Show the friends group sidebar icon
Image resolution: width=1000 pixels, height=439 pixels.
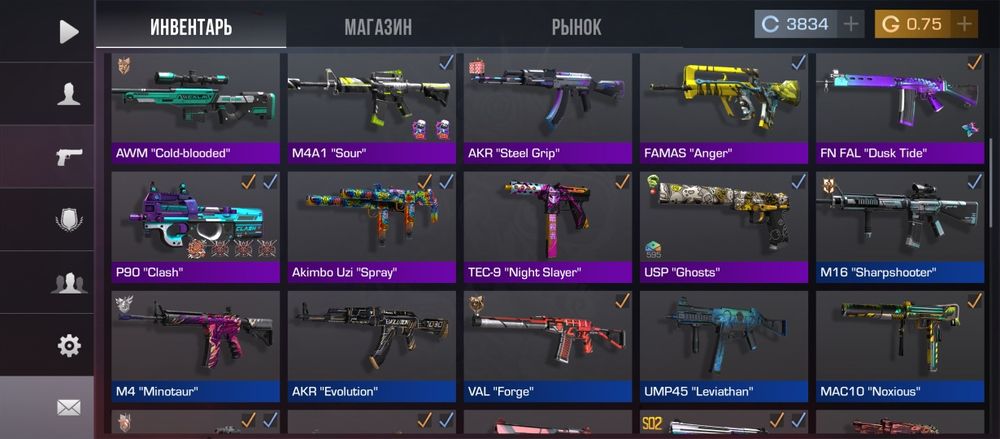point(68,283)
